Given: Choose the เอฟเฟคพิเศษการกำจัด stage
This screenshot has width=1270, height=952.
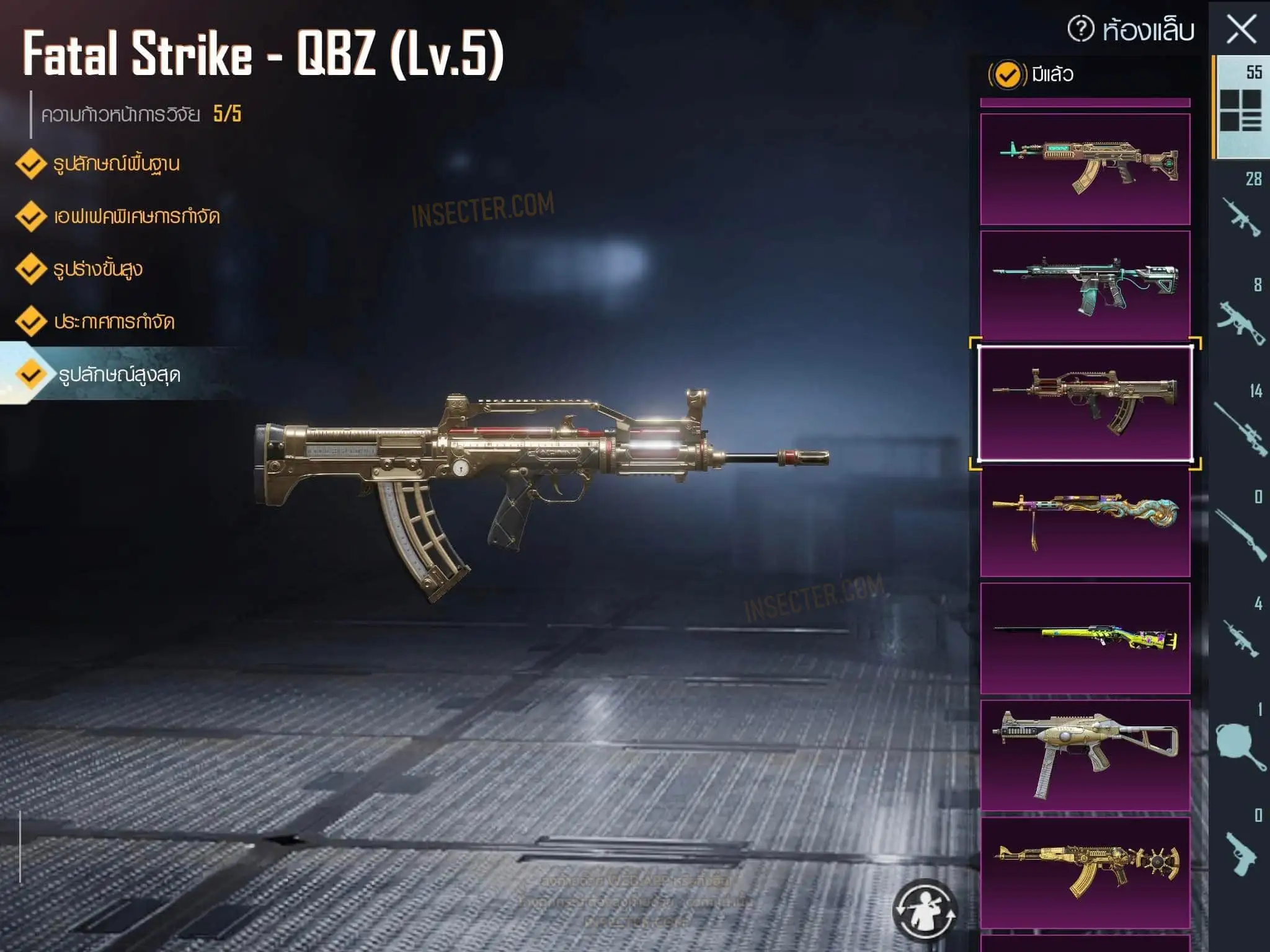Looking at the screenshot, I should pyautogui.click(x=136, y=217).
